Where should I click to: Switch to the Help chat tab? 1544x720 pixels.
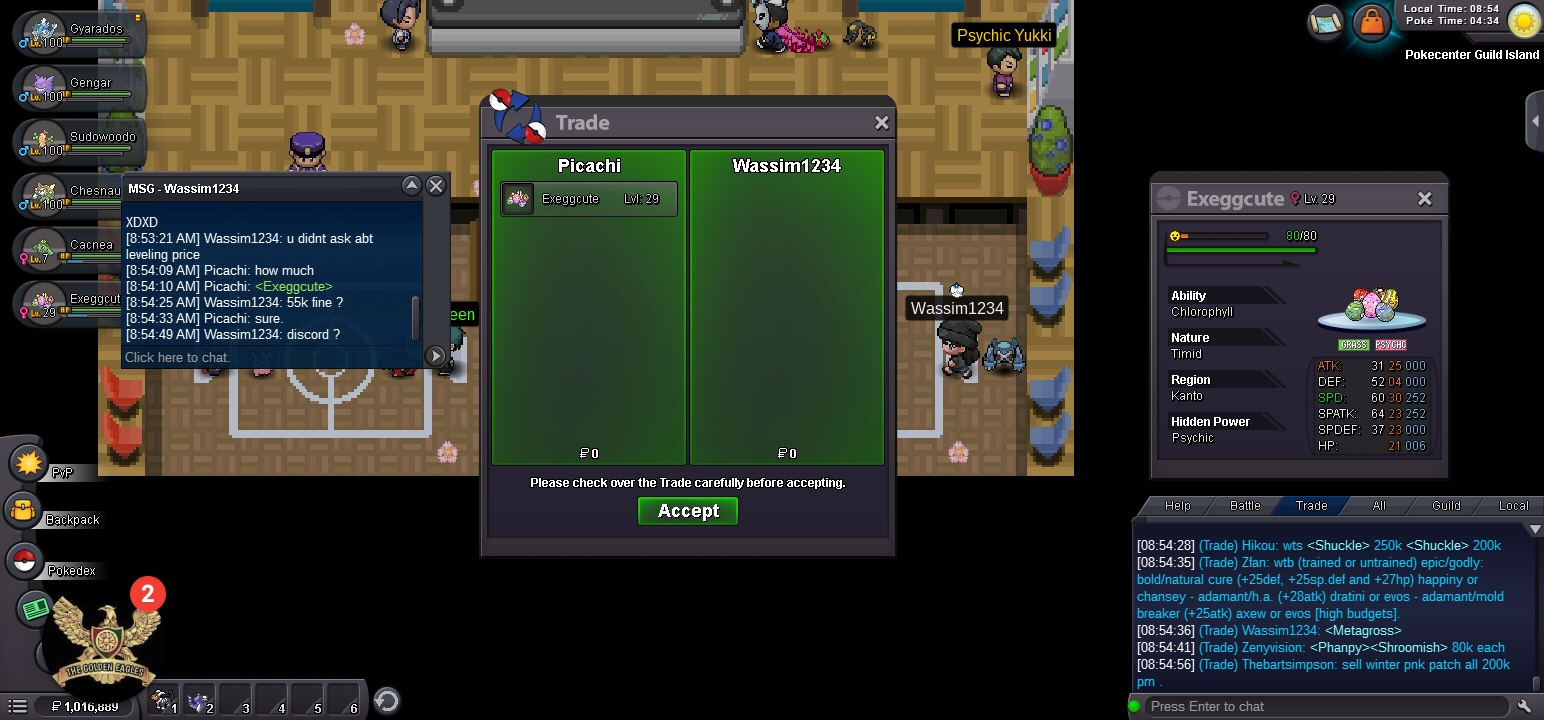1178,506
